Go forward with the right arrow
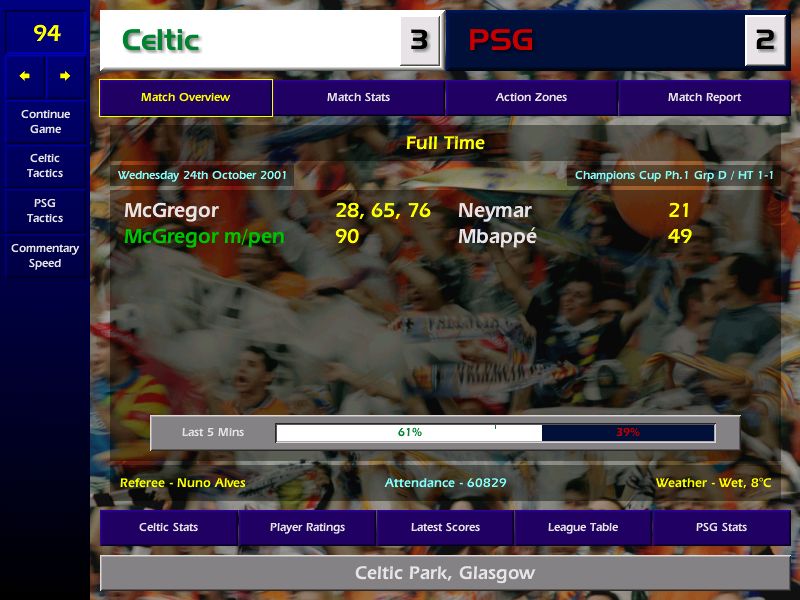The image size is (800, 600). (x=65, y=76)
